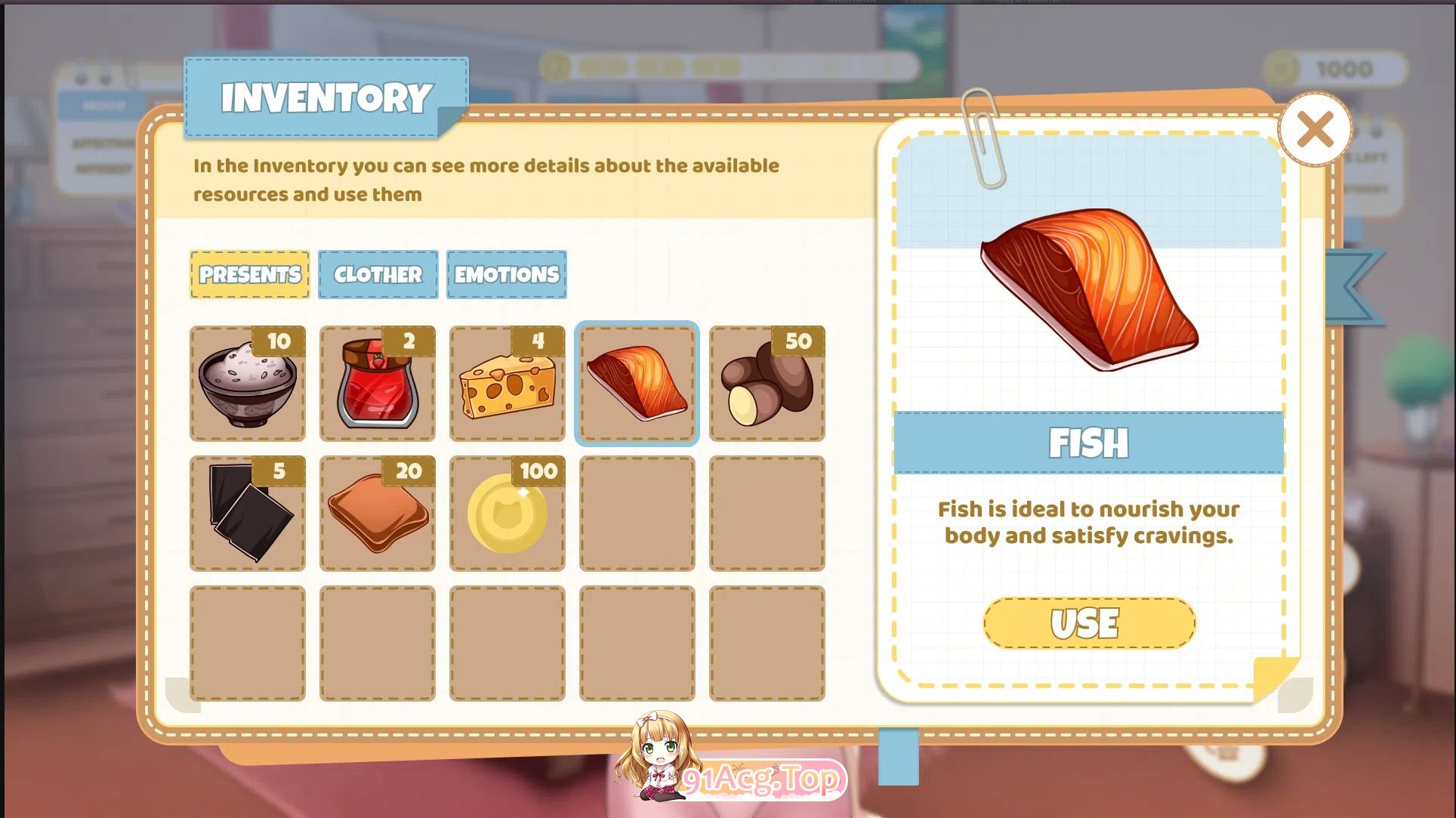Select the rice bowl slot
The image size is (1456, 818).
click(x=248, y=384)
